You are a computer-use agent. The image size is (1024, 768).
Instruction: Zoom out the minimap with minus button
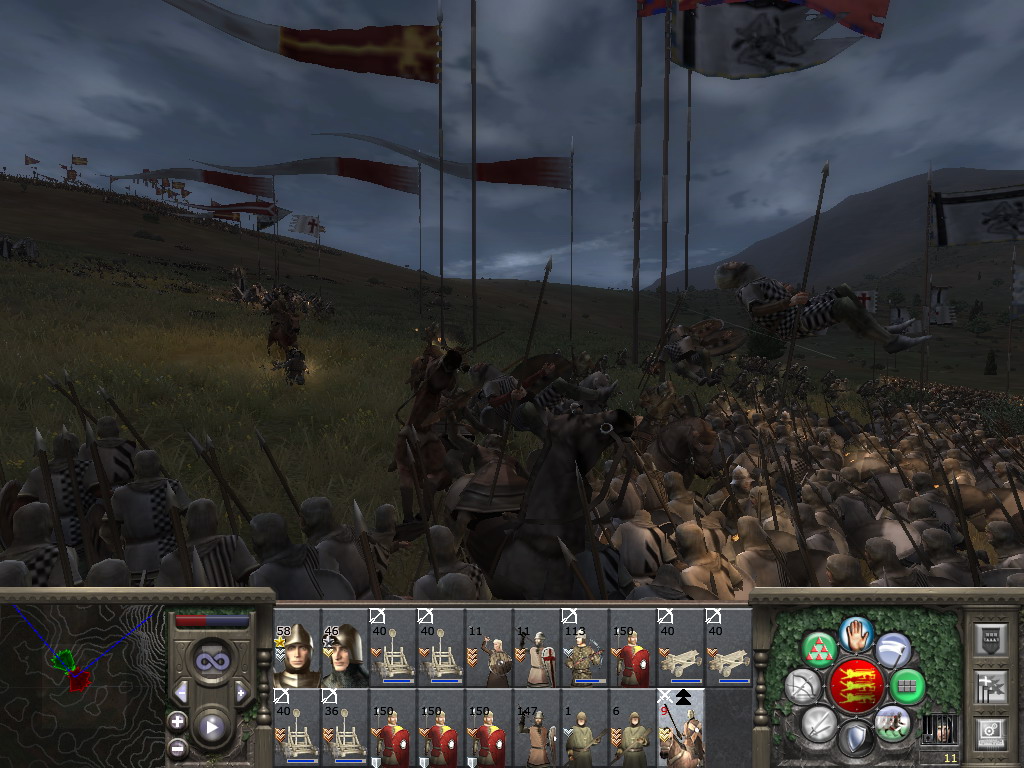coord(177,746)
